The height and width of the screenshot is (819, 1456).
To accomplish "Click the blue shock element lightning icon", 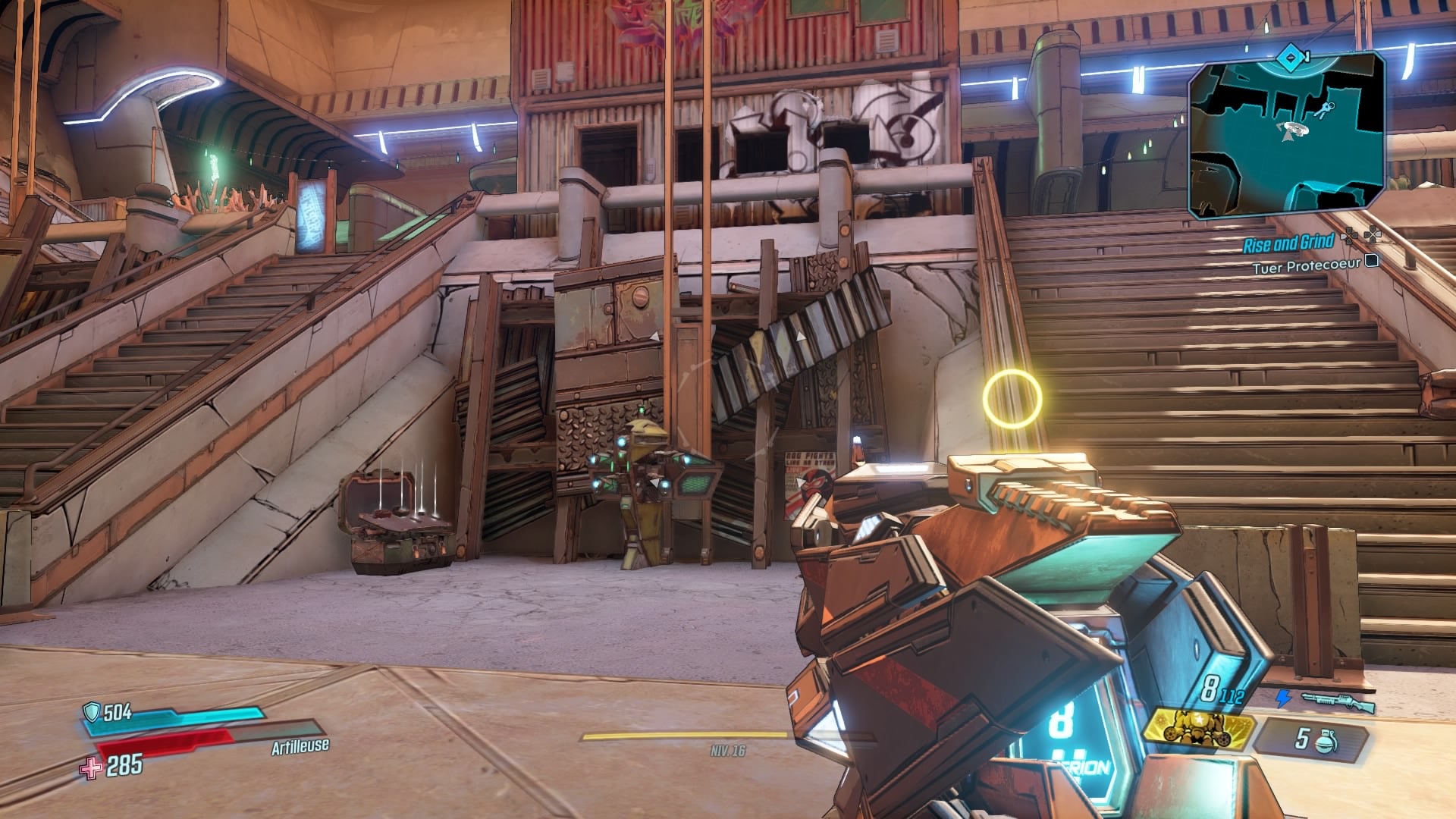I will click(1283, 698).
